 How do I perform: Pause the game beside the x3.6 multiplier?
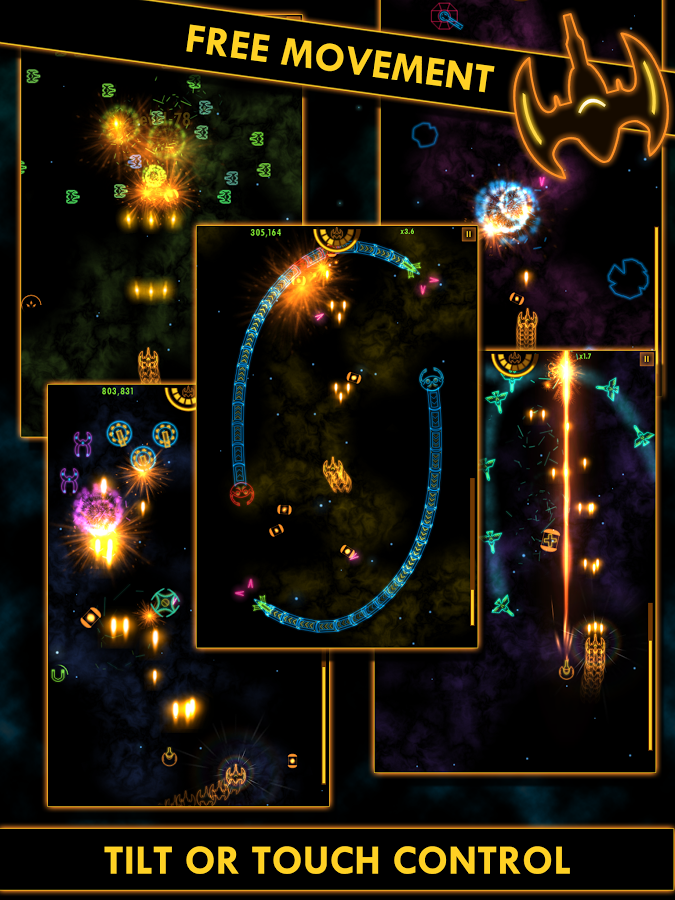coord(468,234)
